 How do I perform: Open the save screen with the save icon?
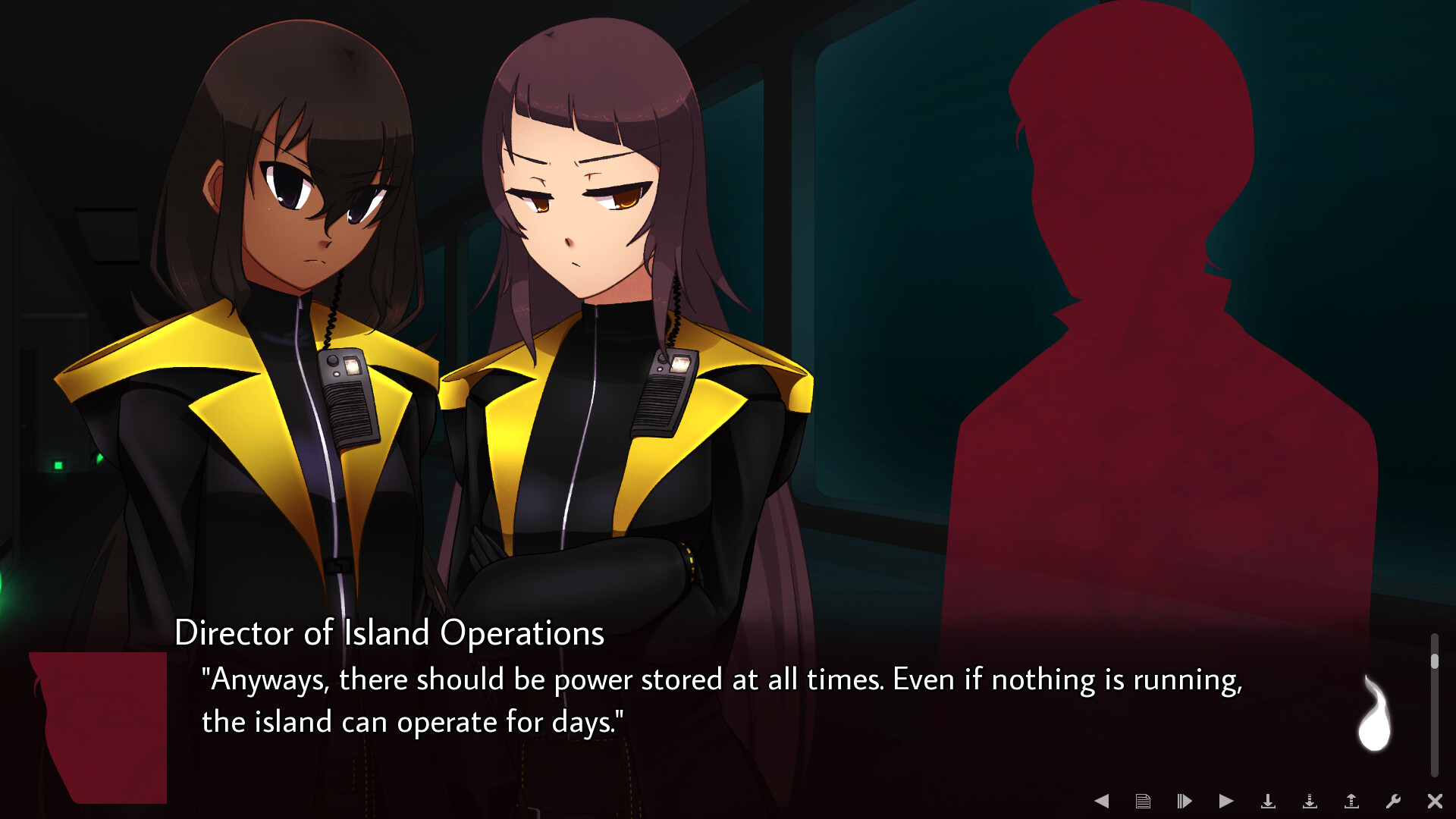click(x=1269, y=800)
